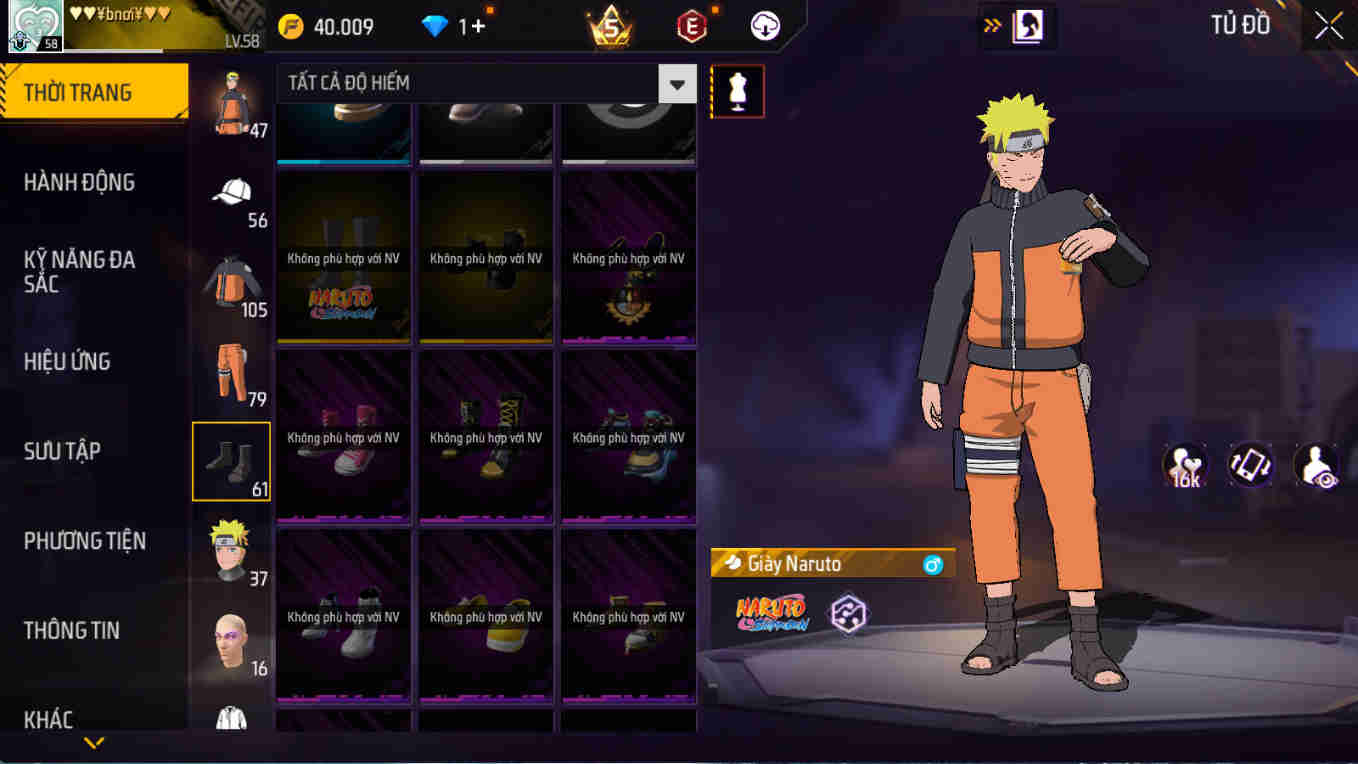Screen dimensions: 1358x764
Task: Open the TẤT CẢ ĐỘ HIẾM rarity dropdown
Action: coord(676,83)
